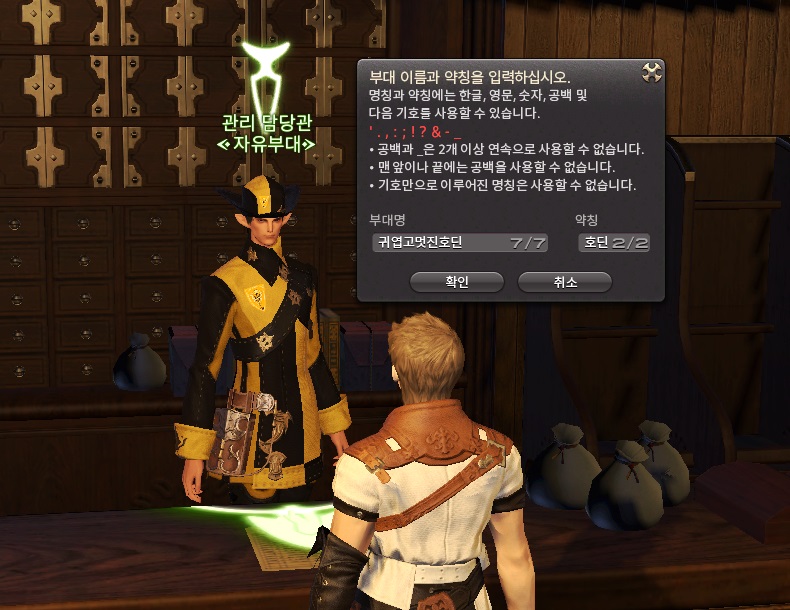Confirm with the 확인 button
The height and width of the screenshot is (610, 790).
456,283
